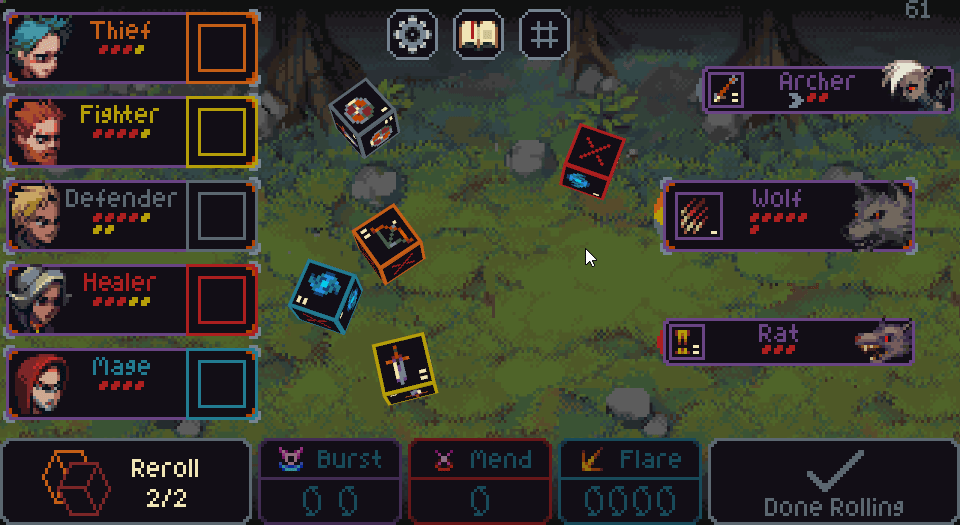Pick the yellow sword die
Screen dimensions: 960x525
(403, 367)
